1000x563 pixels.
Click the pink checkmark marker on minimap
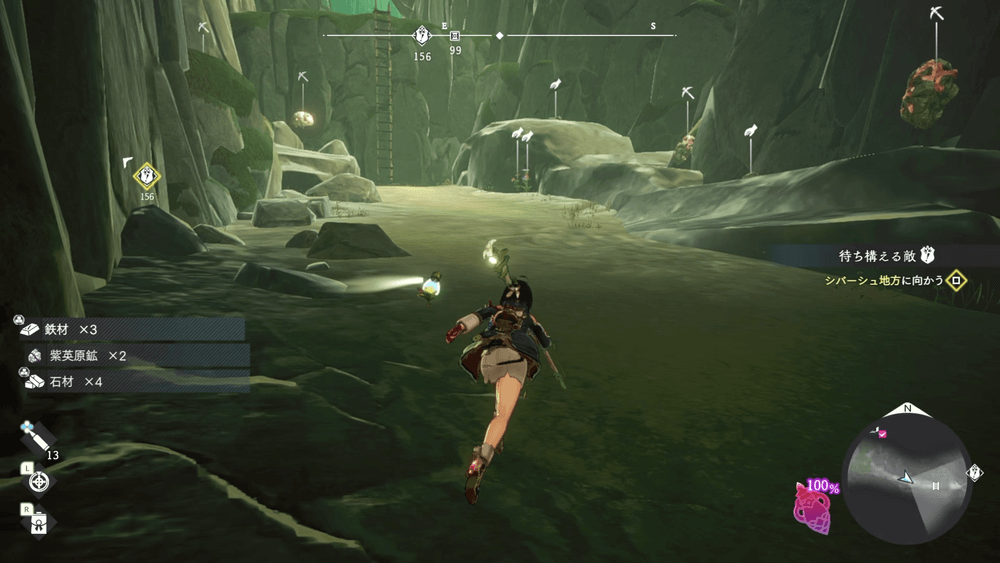click(x=882, y=433)
